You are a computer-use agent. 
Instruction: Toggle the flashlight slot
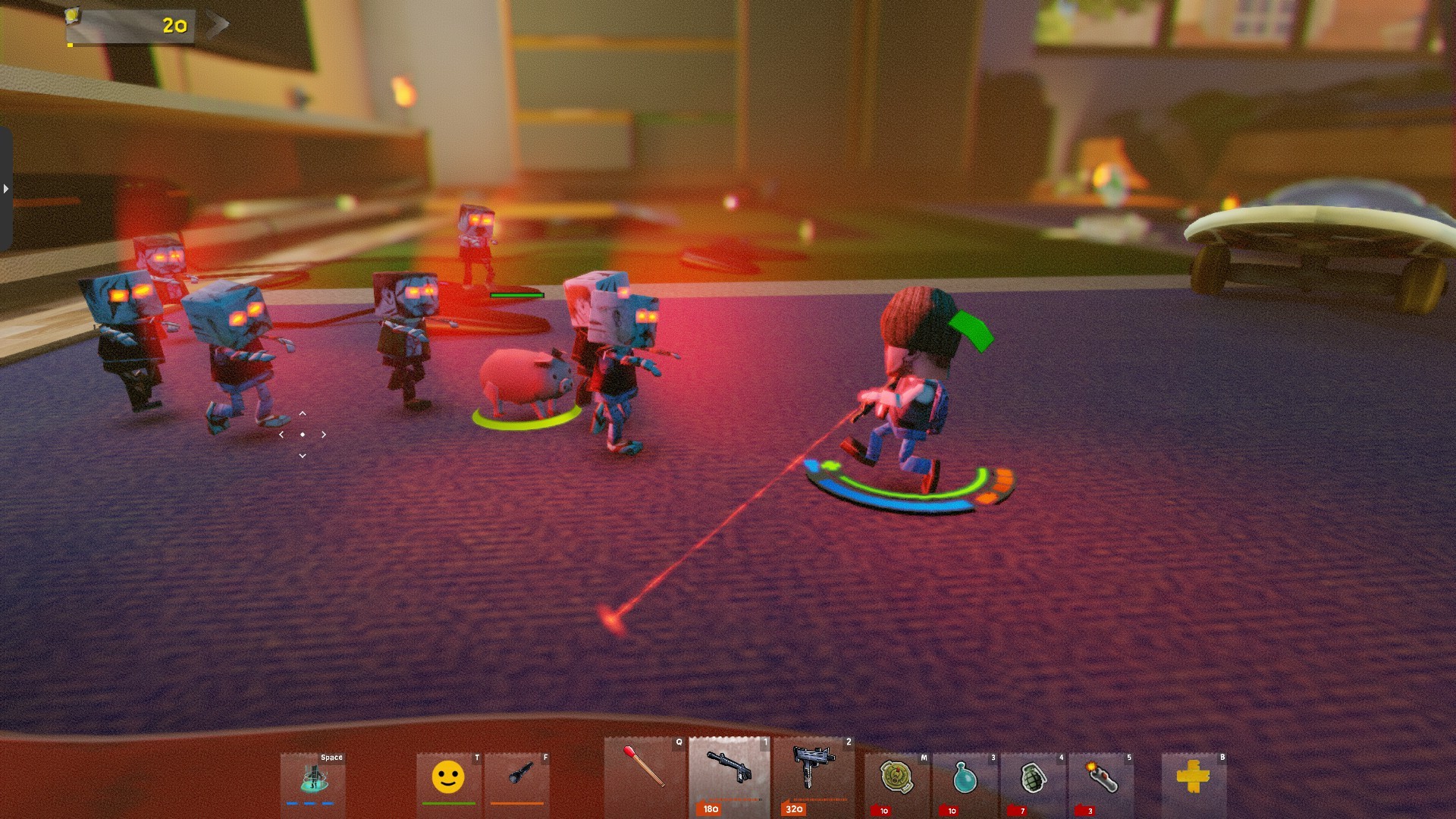[x=517, y=779]
